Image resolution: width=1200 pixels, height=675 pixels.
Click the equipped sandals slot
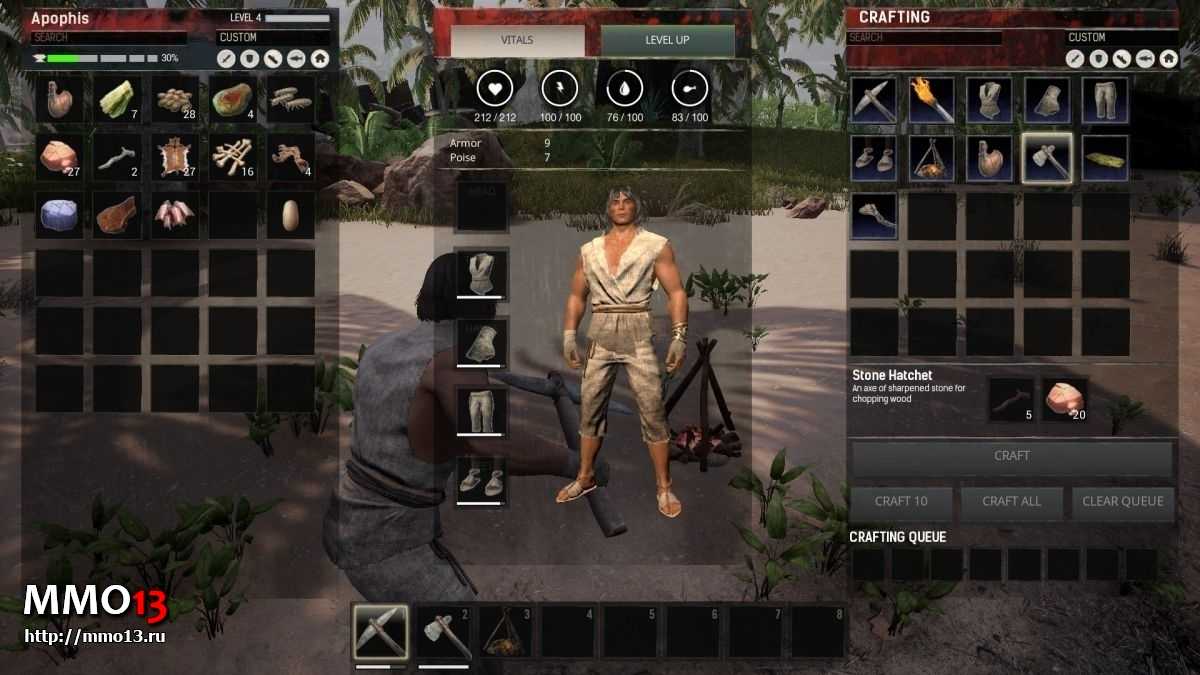point(481,480)
